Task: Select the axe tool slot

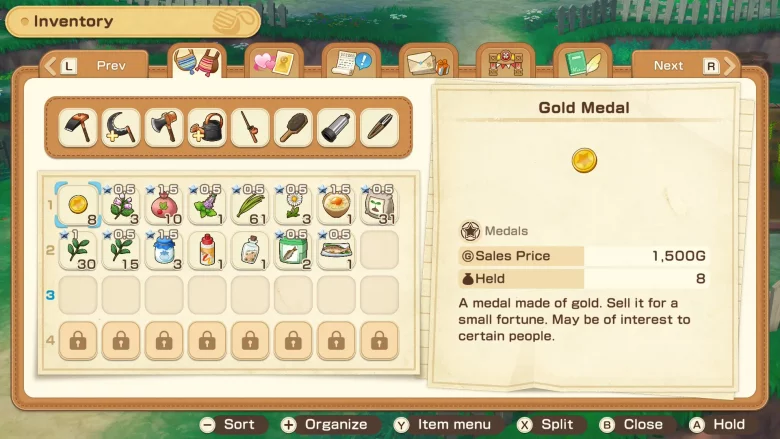Action: click(164, 128)
